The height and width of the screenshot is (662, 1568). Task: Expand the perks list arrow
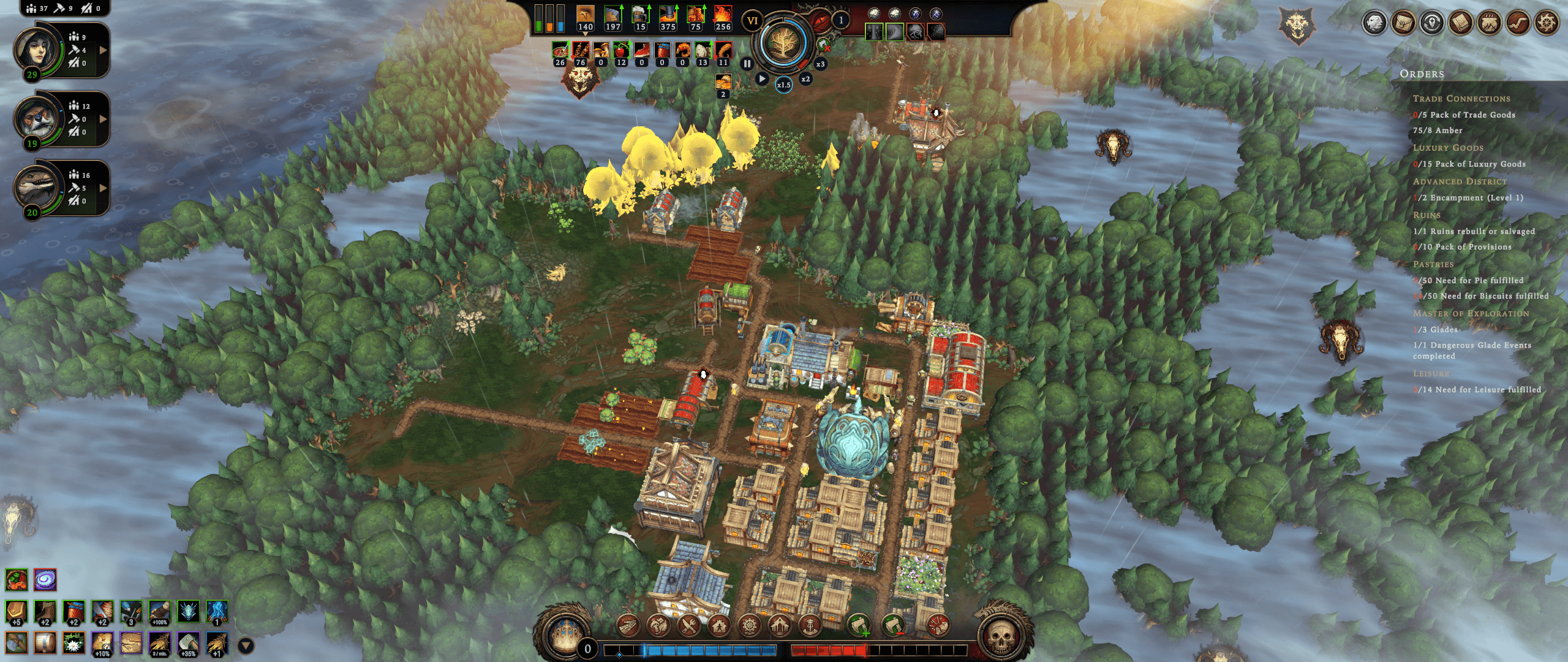click(246, 645)
